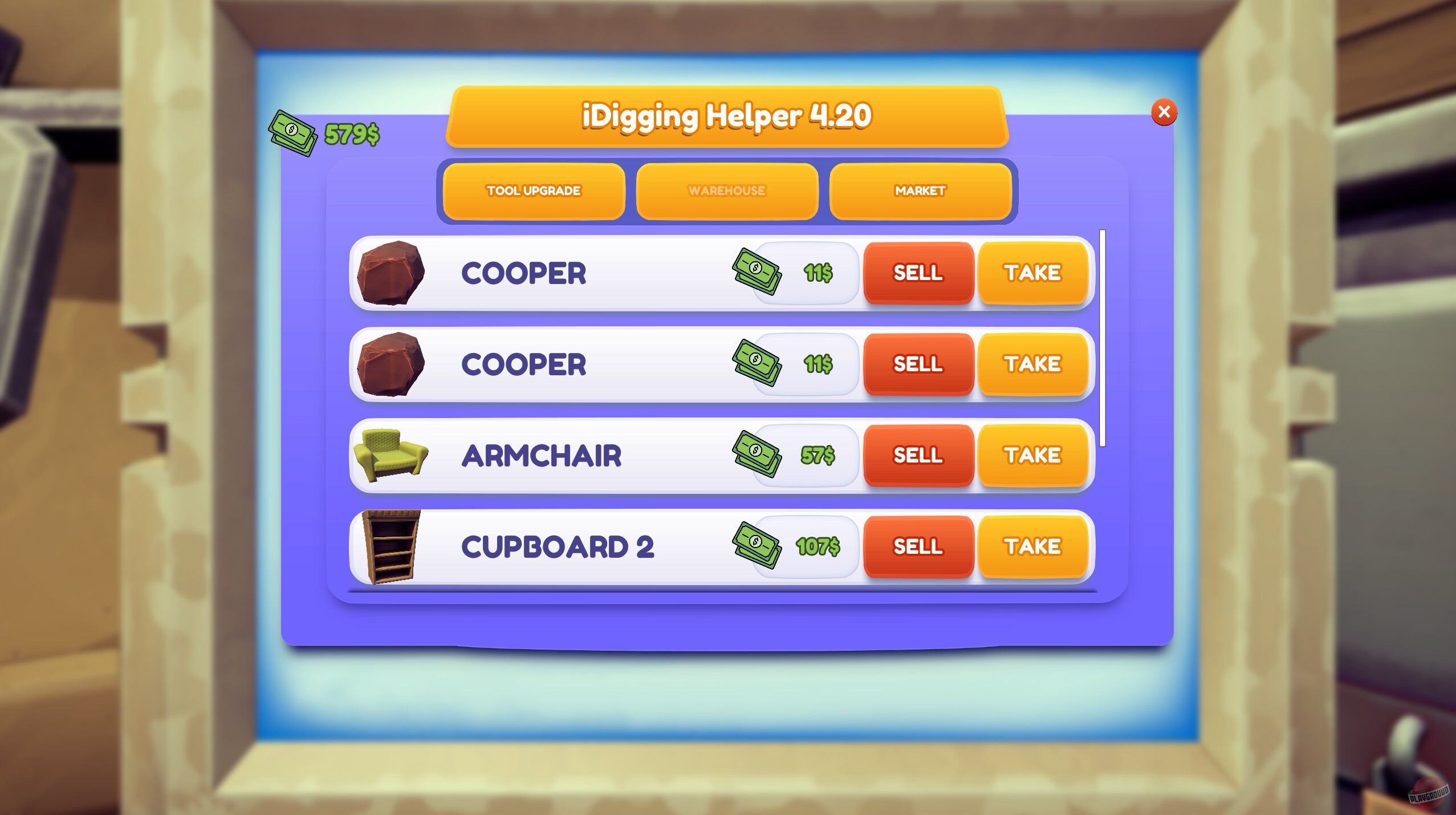Sell the ARMCHAIR for 57$

(x=918, y=455)
